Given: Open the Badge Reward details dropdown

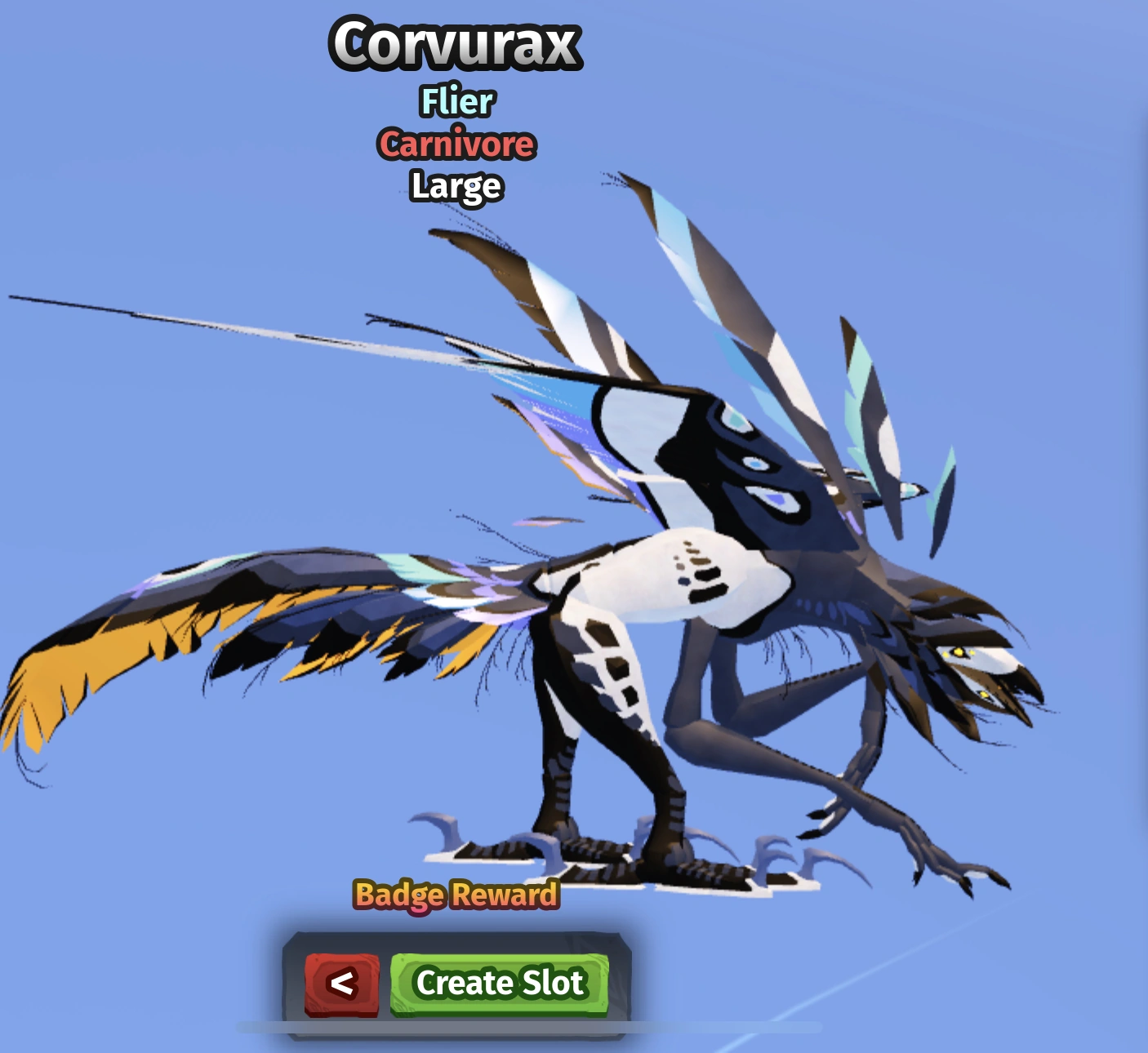Looking at the screenshot, I should click(456, 895).
